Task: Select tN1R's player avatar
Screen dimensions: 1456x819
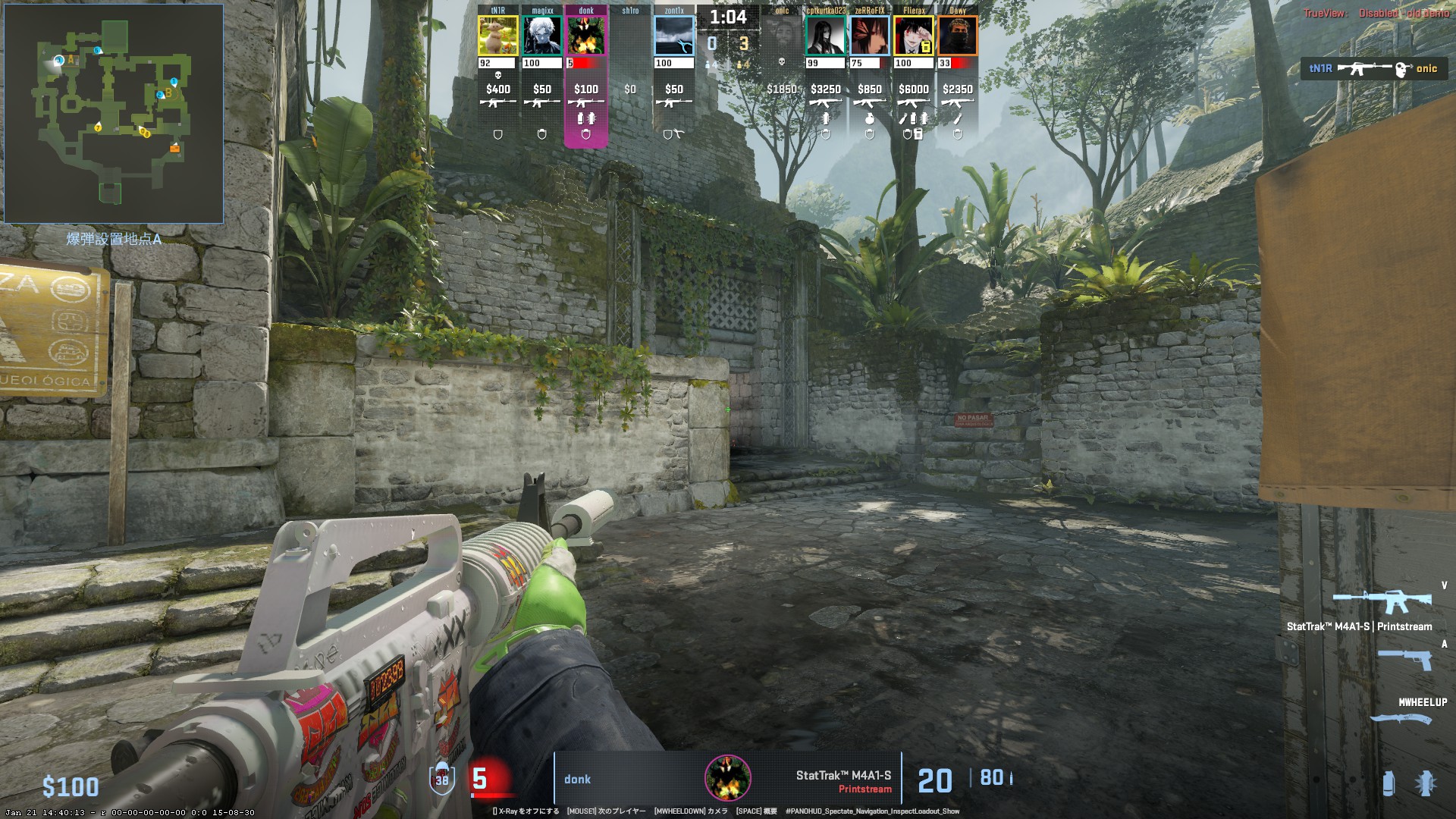Action: (x=498, y=36)
